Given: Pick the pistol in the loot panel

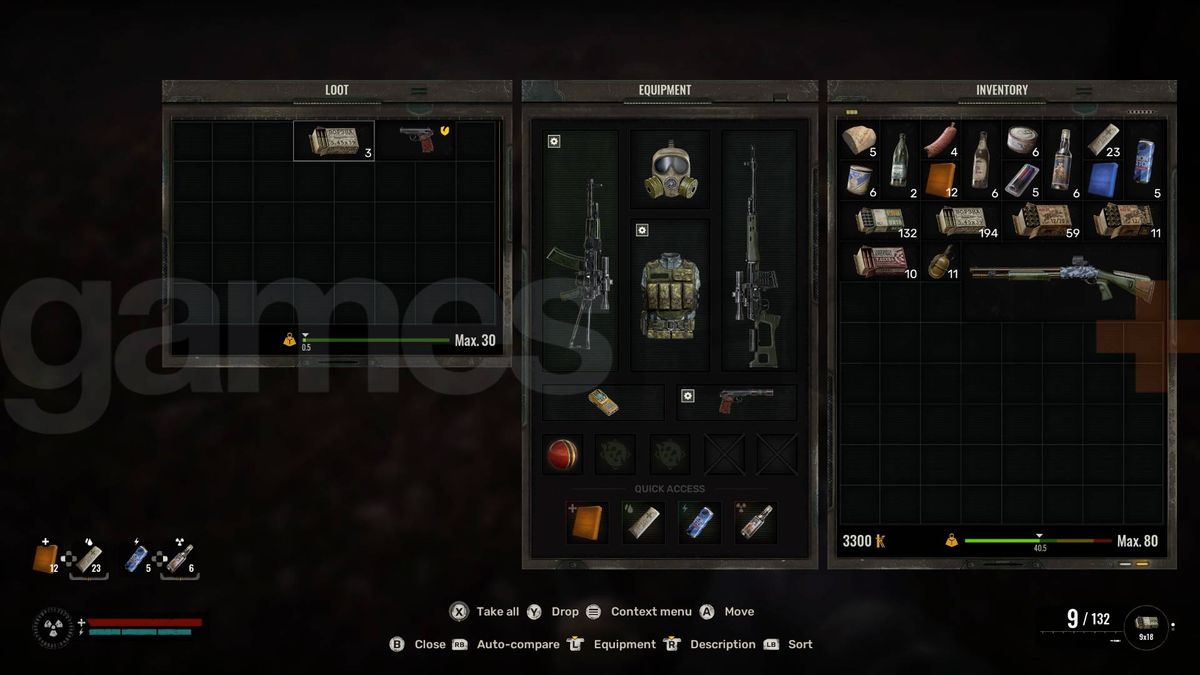Looking at the screenshot, I should tap(416, 140).
